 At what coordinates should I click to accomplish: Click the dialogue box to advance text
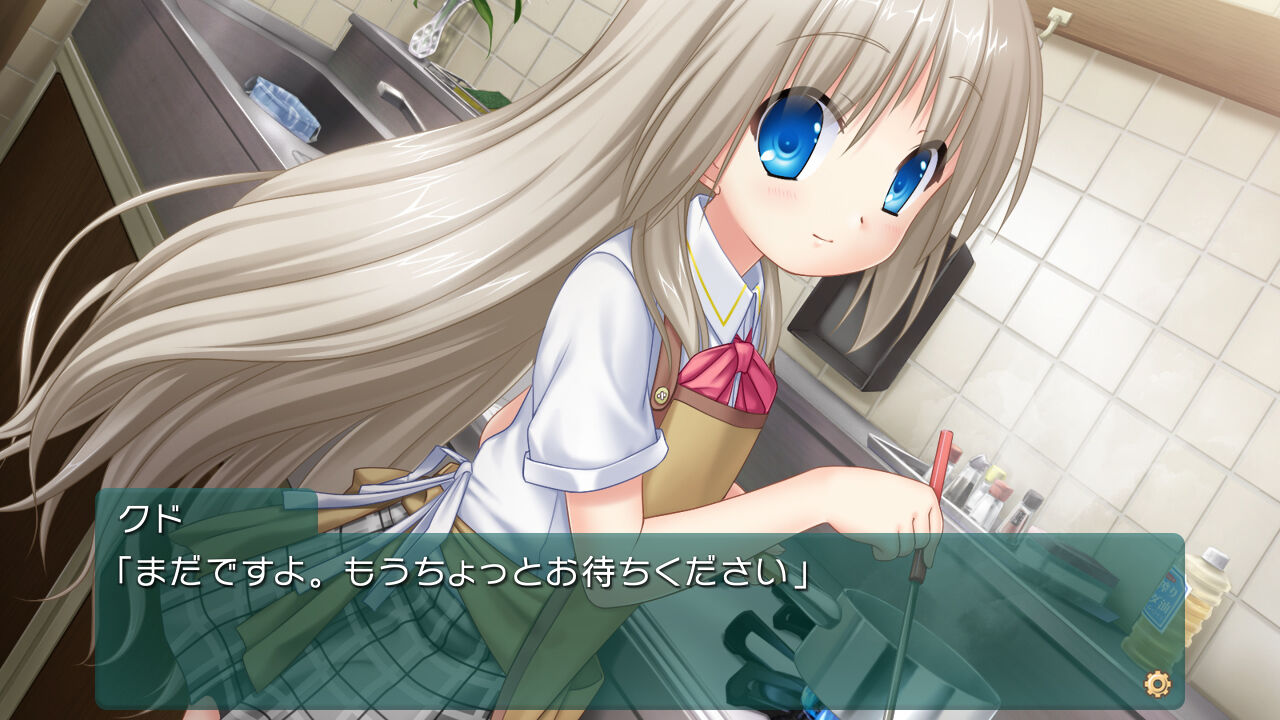(x=640, y=620)
